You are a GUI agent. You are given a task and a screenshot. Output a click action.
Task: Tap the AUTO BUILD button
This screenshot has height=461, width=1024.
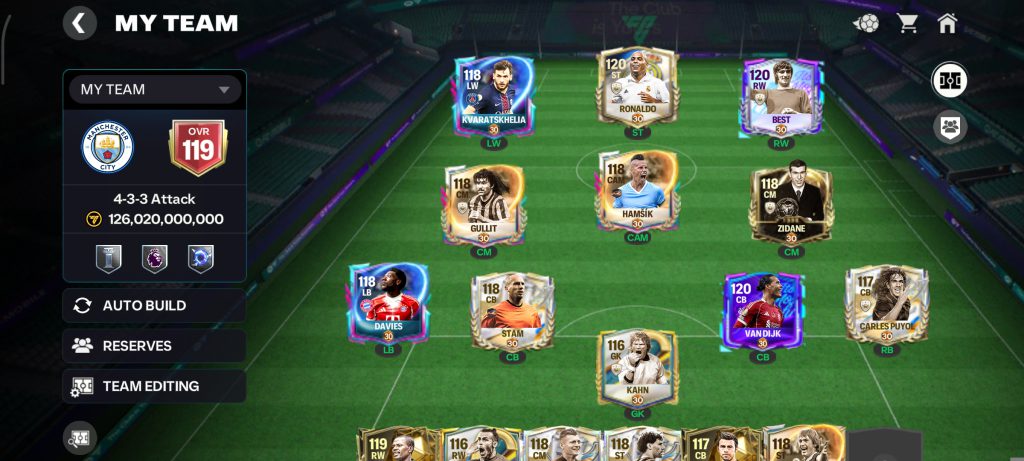tap(154, 305)
